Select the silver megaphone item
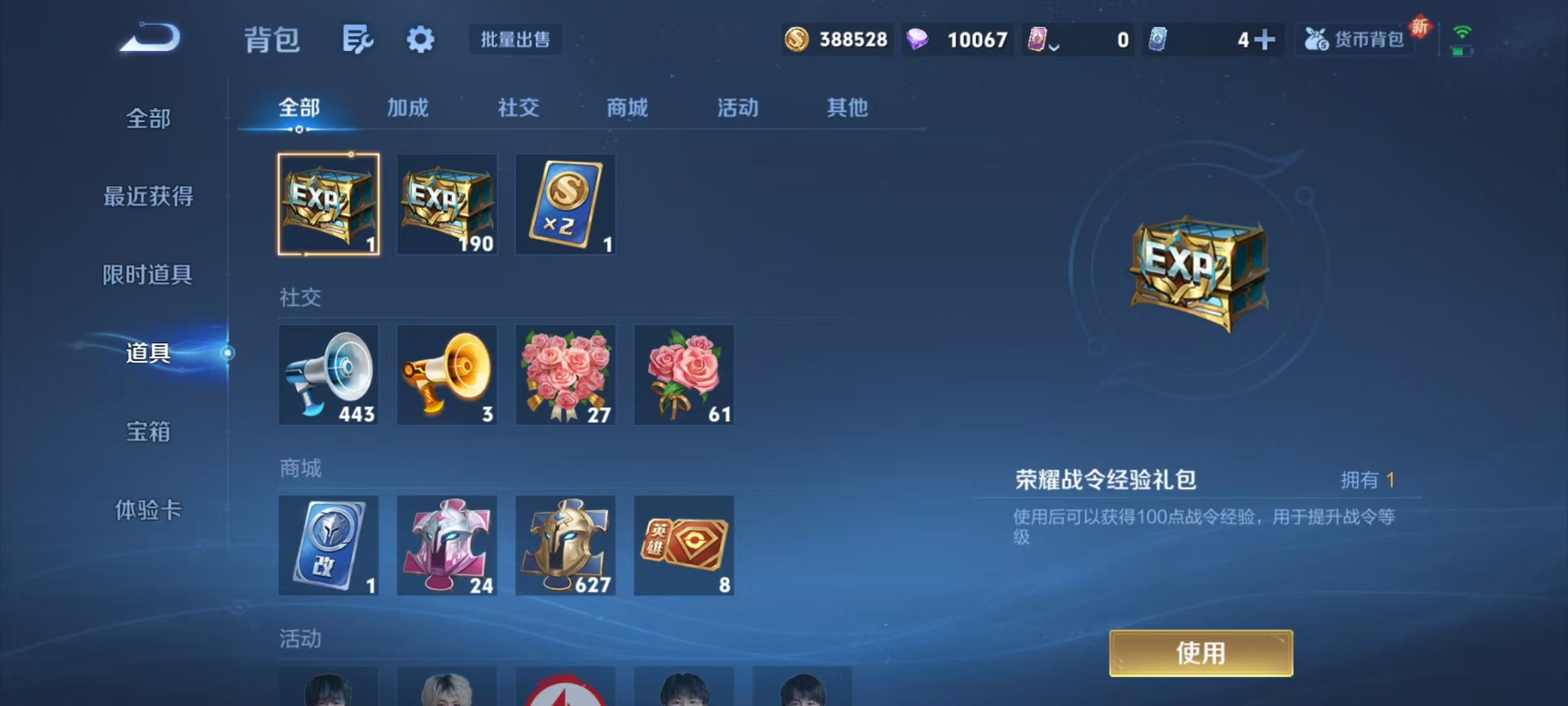The height and width of the screenshot is (706, 1568). pyautogui.click(x=329, y=375)
